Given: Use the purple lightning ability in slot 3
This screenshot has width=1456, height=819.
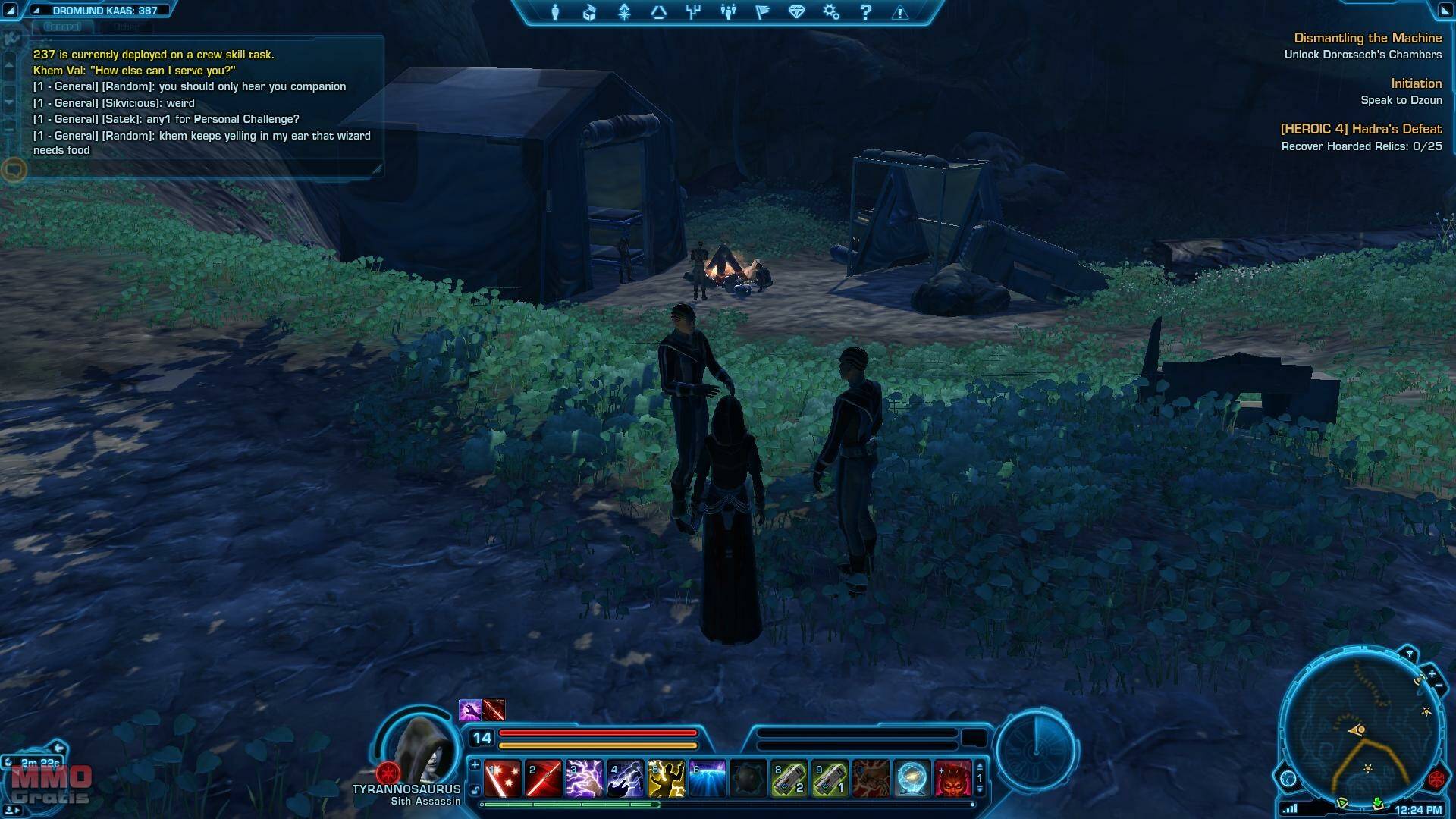Looking at the screenshot, I should coord(584,779).
